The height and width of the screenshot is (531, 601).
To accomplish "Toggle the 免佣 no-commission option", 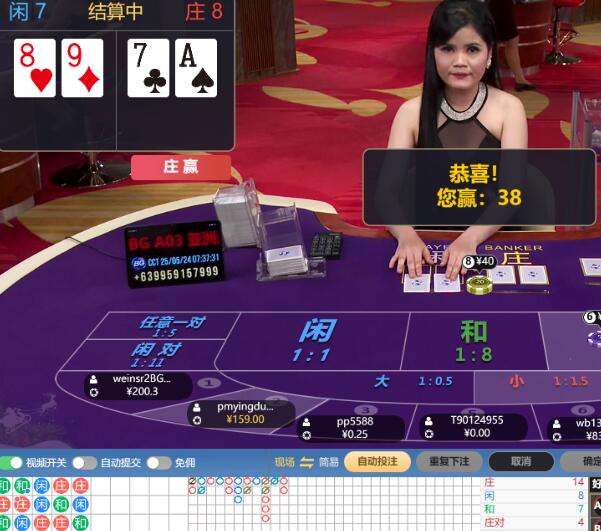I will pyautogui.click(x=158, y=463).
